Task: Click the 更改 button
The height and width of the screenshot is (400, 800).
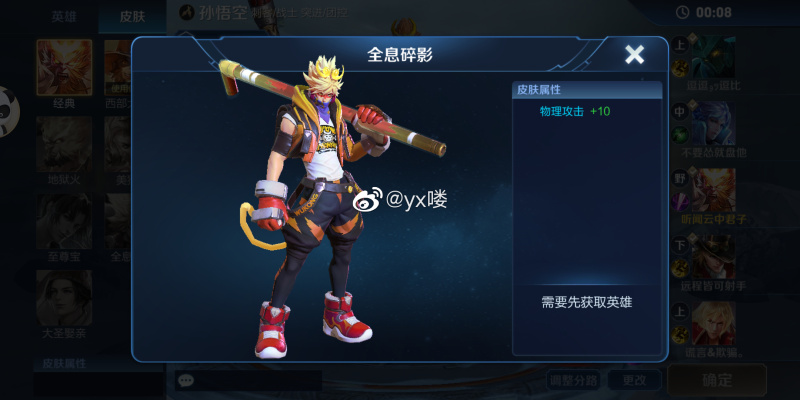Action: pos(634,380)
